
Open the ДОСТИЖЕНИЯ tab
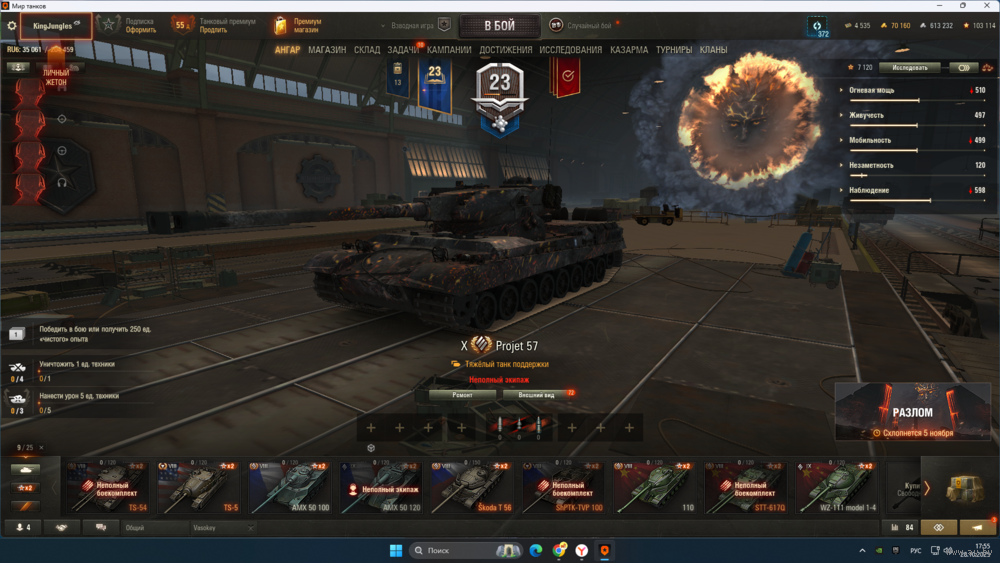point(505,50)
